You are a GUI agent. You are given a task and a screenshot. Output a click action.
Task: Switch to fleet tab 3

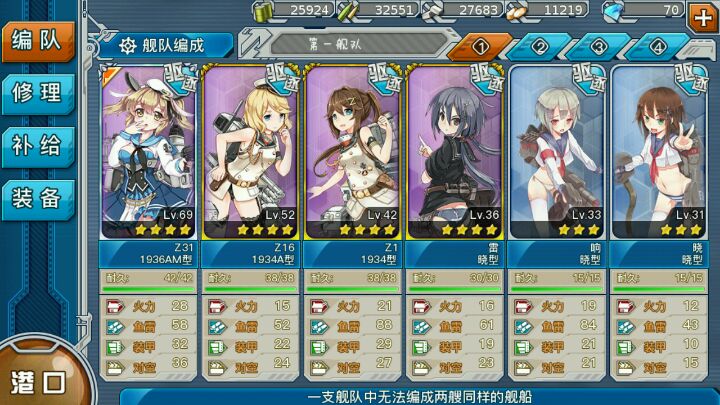(599, 46)
